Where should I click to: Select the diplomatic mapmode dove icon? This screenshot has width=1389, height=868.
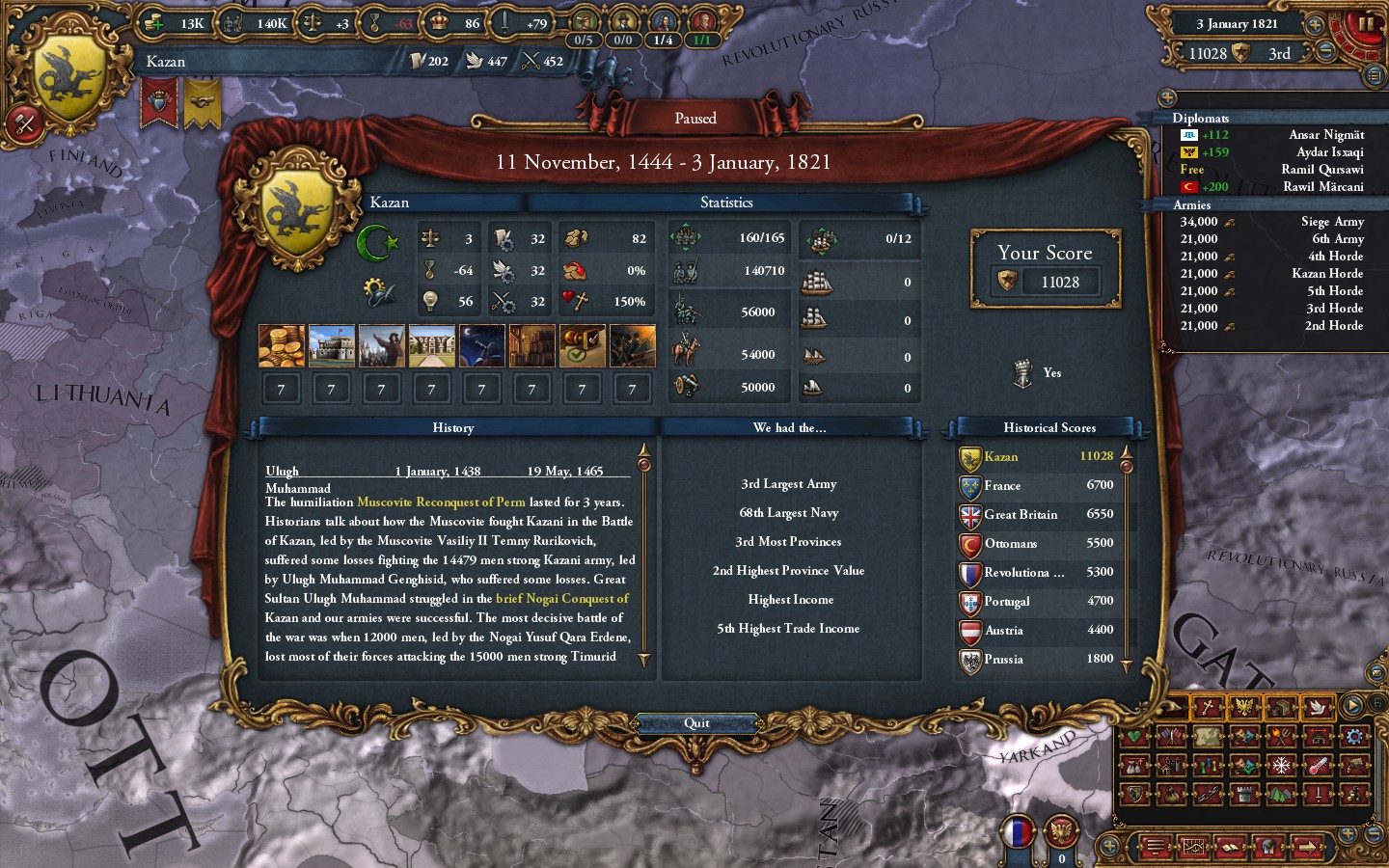tap(1317, 706)
